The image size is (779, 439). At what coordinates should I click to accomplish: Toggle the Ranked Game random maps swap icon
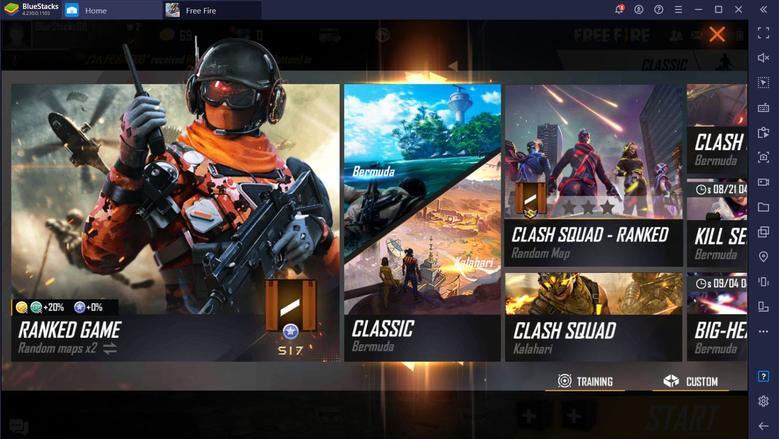[109, 349]
